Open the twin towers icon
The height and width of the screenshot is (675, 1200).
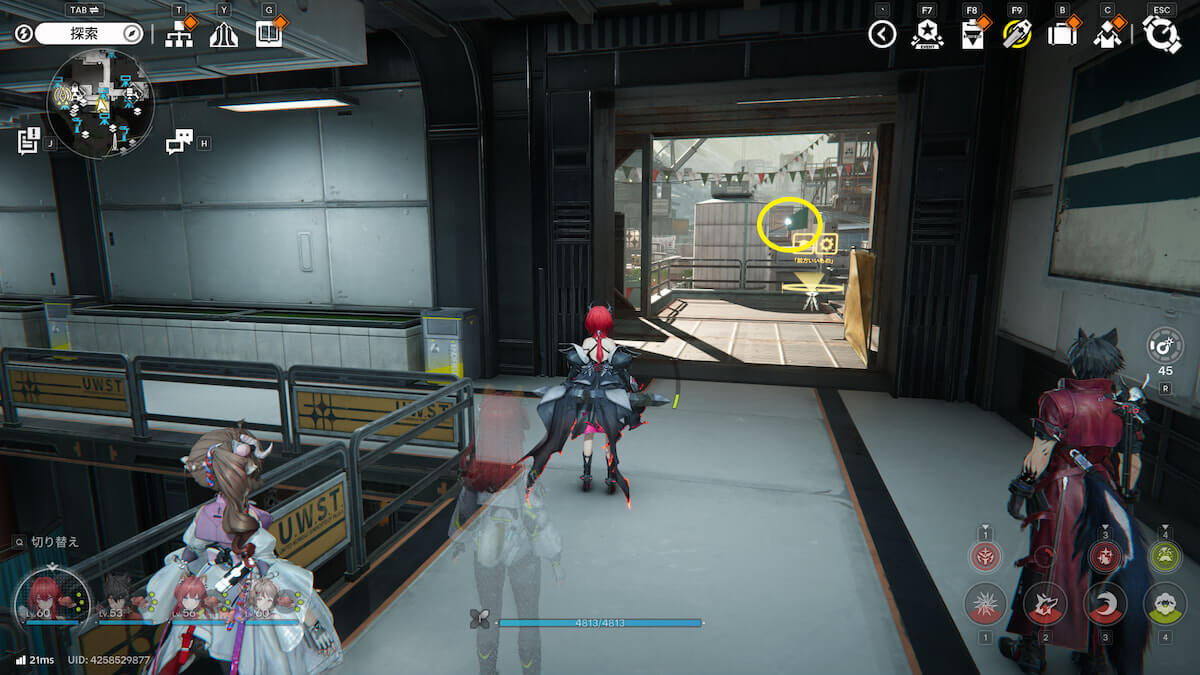[x=223, y=35]
